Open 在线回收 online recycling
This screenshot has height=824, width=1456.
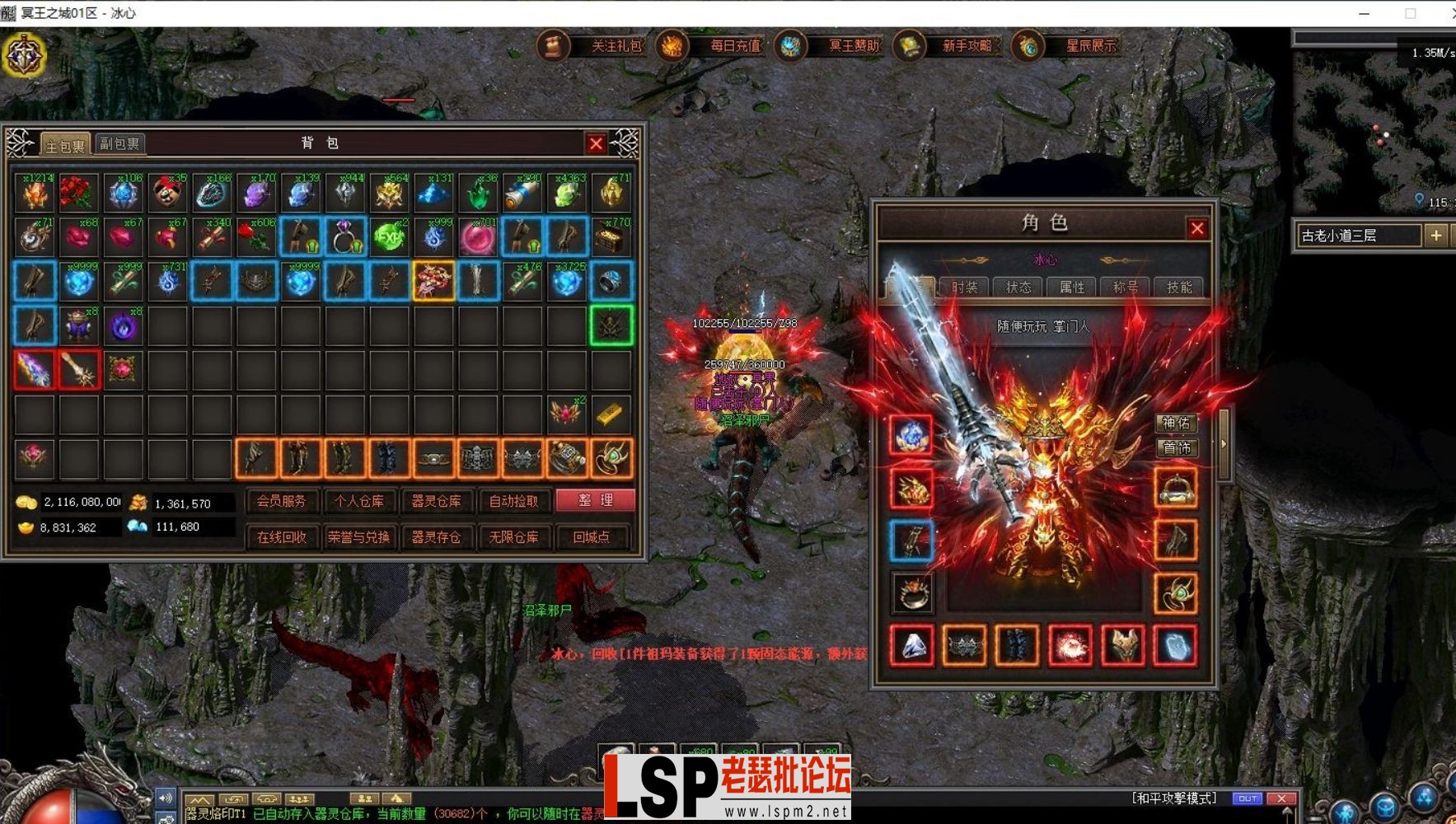tap(281, 537)
